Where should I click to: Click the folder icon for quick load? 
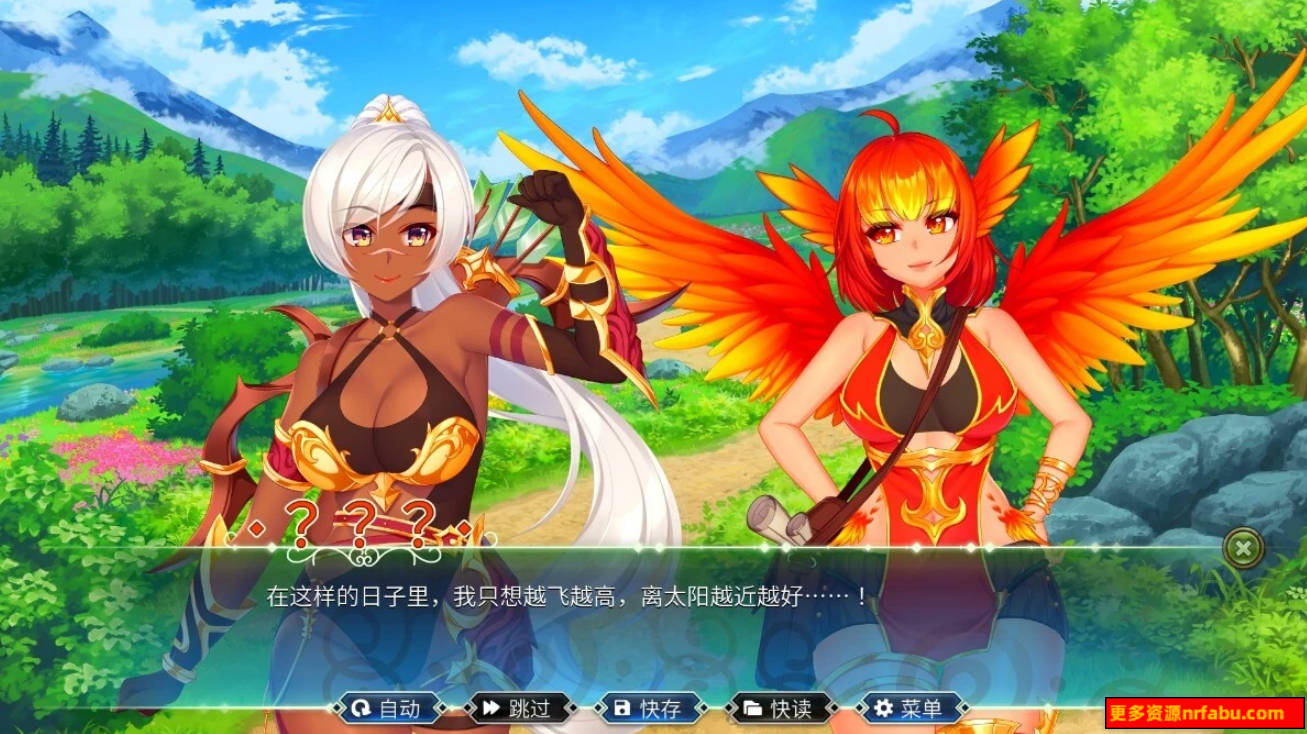coord(752,708)
